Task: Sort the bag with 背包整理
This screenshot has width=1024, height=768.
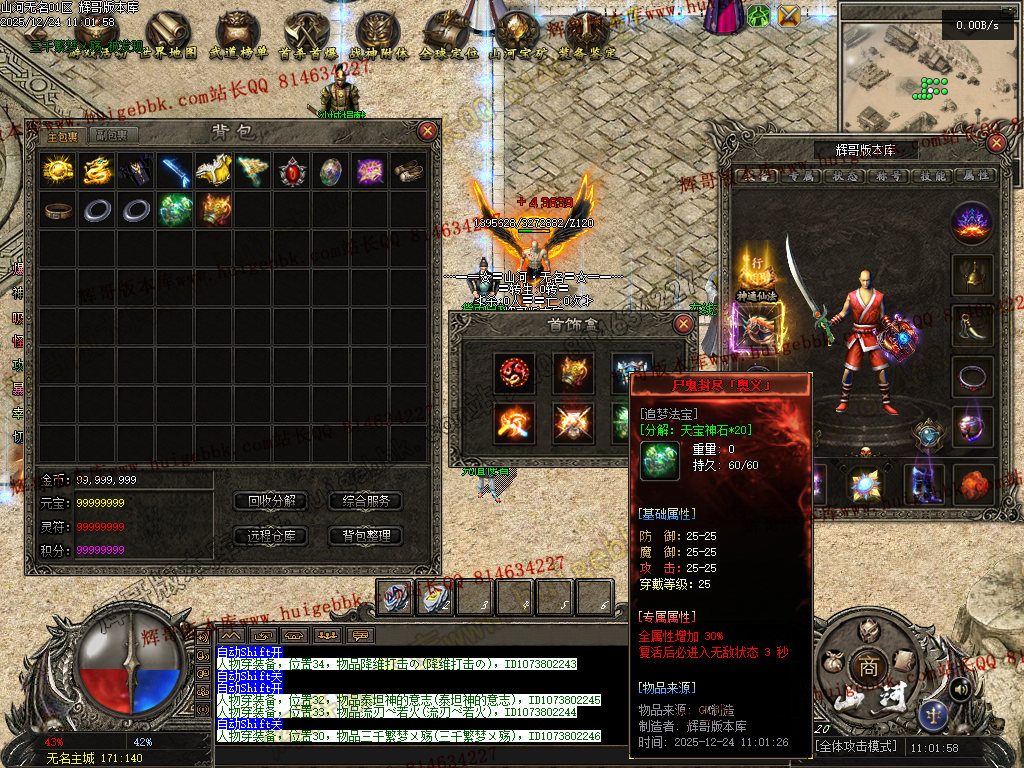Action: [x=365, y=536]
